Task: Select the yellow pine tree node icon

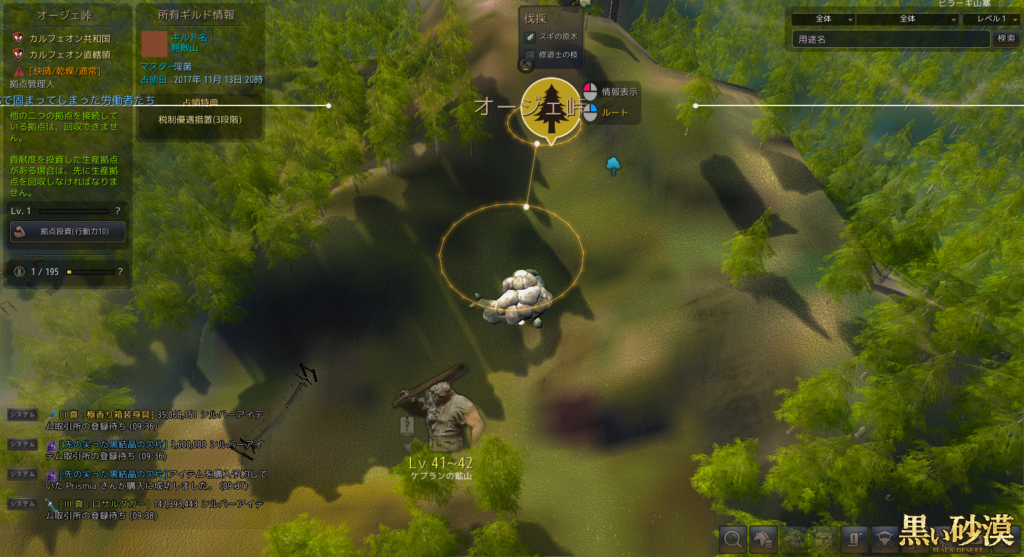Action: point(550,108)
